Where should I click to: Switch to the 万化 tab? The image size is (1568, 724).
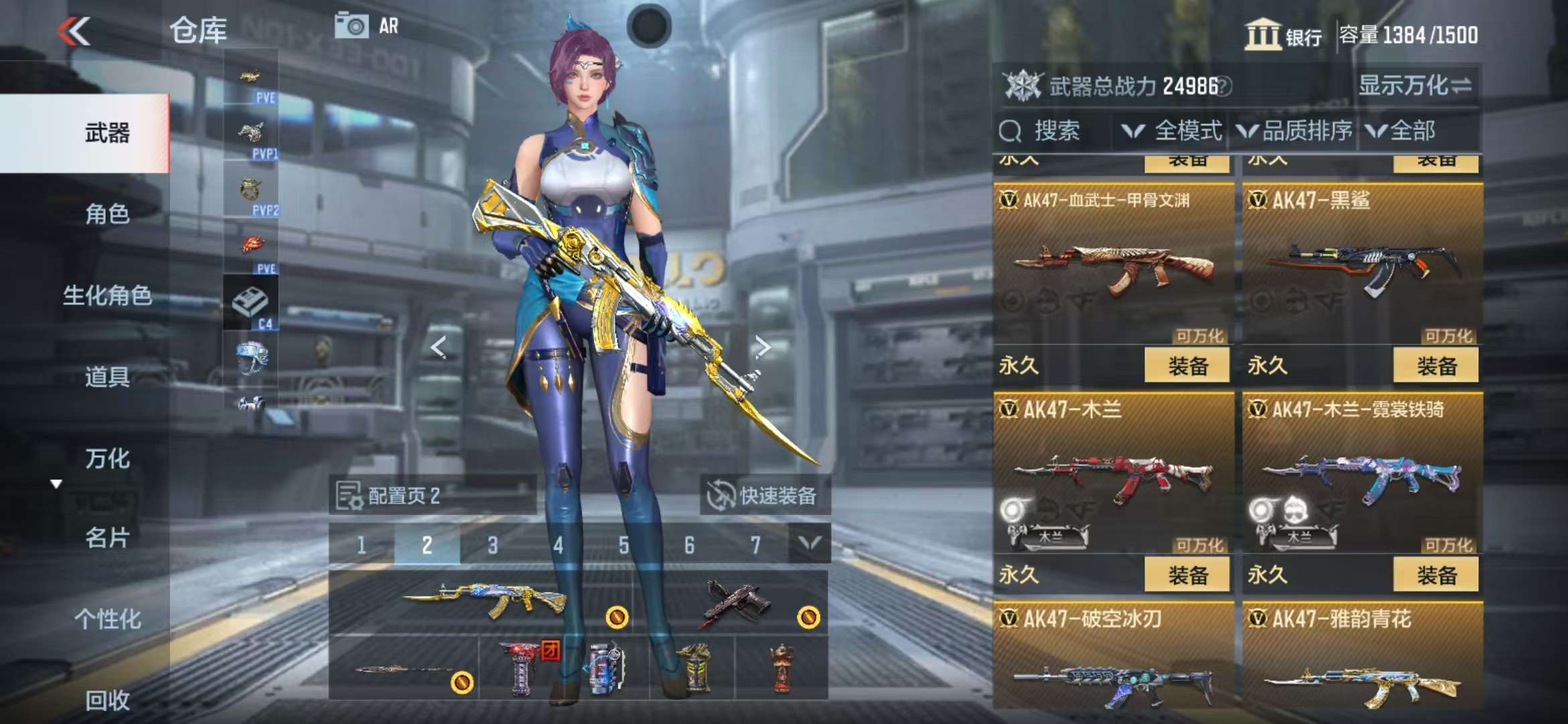[107, 459]
